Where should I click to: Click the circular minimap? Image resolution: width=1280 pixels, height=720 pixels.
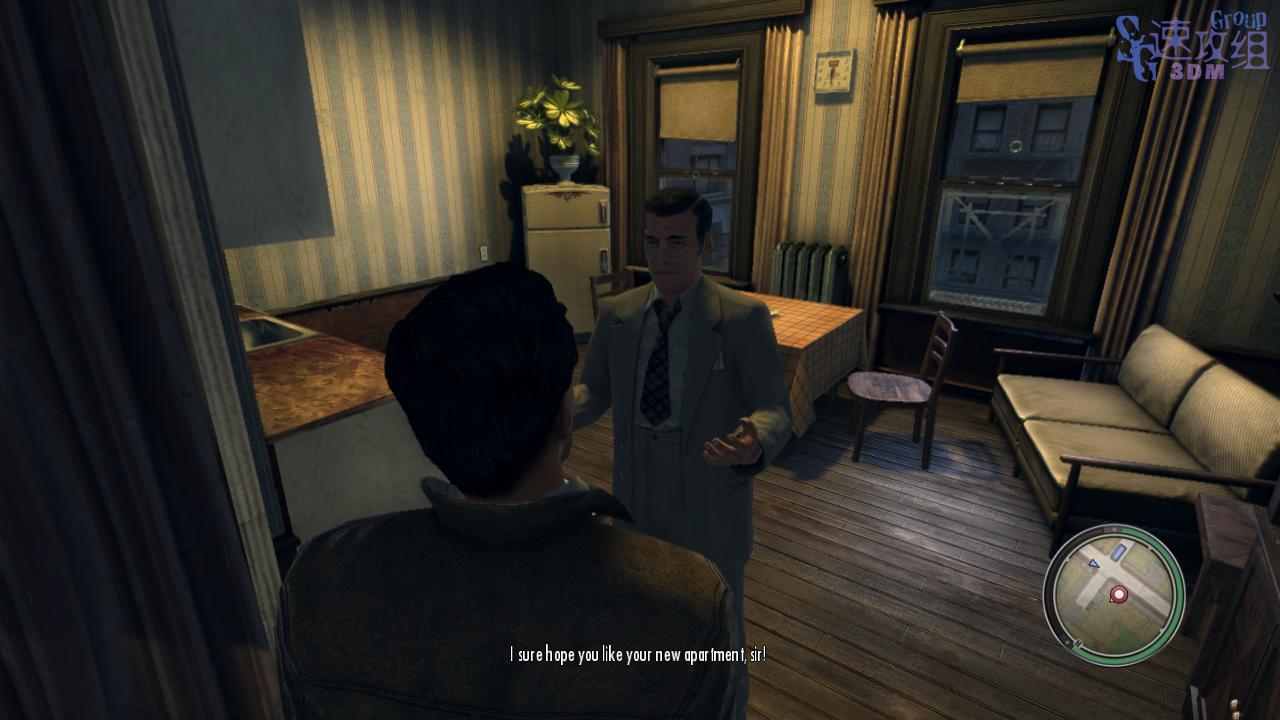pos(1113,594)
